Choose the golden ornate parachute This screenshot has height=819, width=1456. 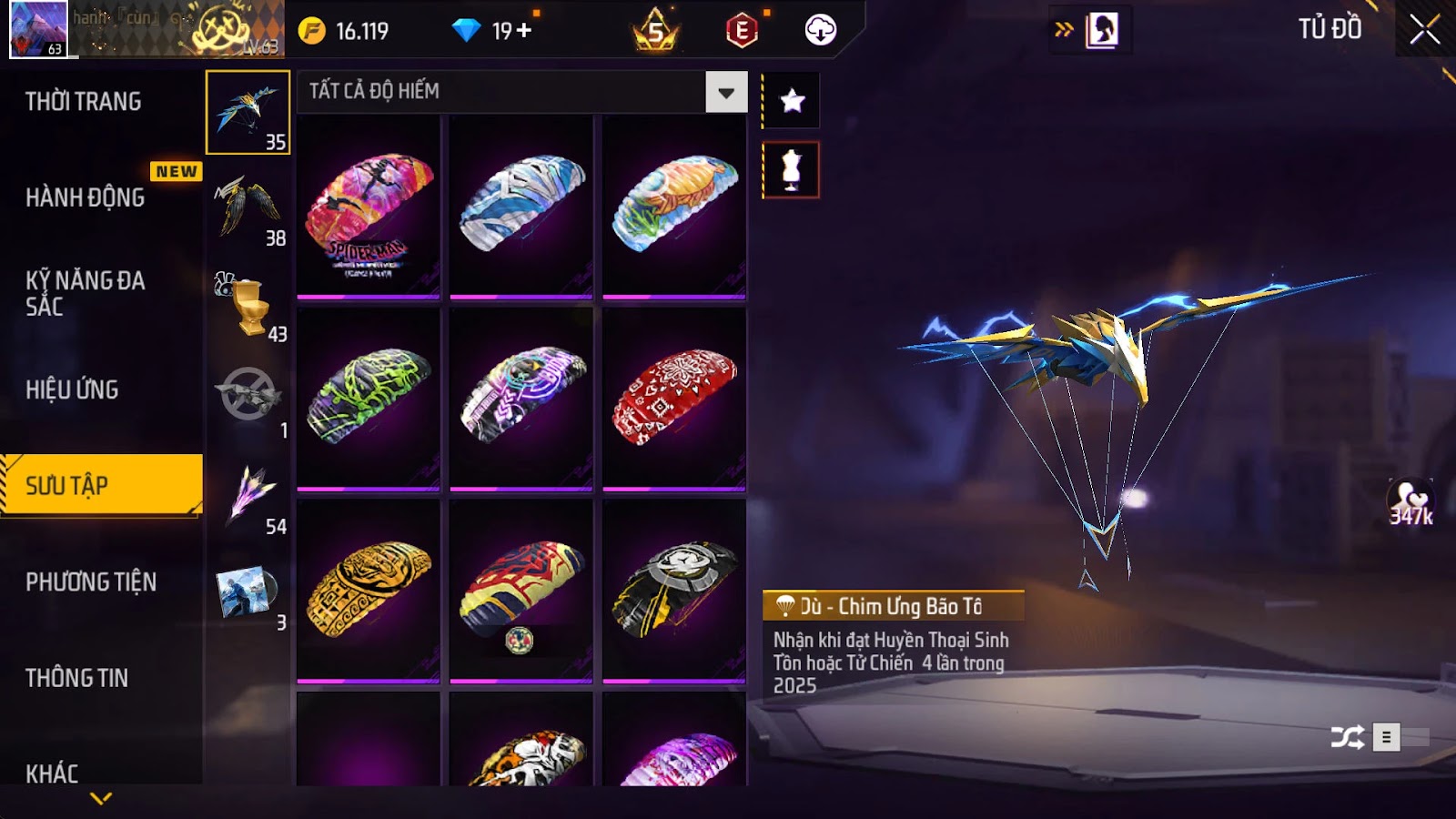point(369,591)
